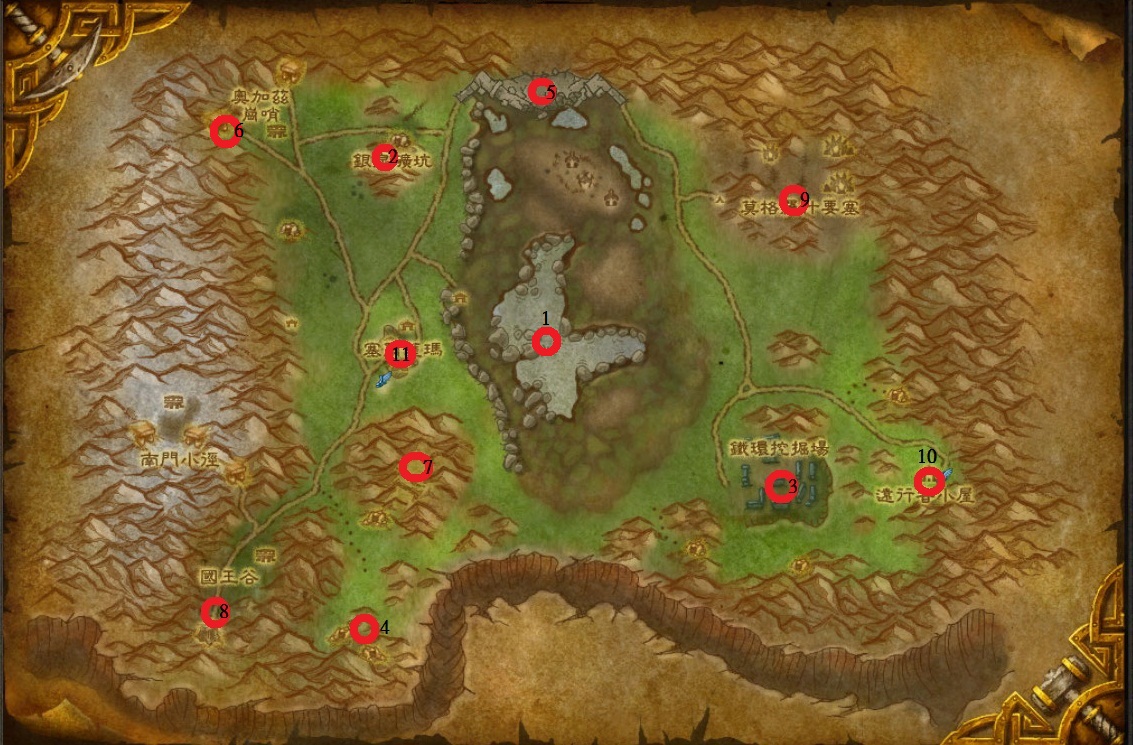Screen dimensions: 1133x745
Task: Select marker 7 in the mountains
Action: tap(415, 467)
